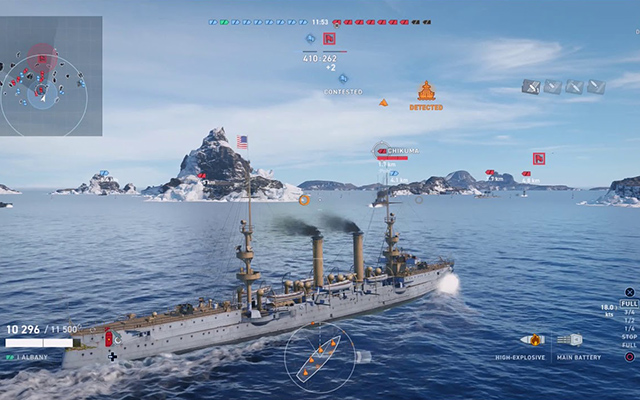This screenshot has width=640, height=400.
Task: Click the circular ship status indicator
Action: (319, 351)
